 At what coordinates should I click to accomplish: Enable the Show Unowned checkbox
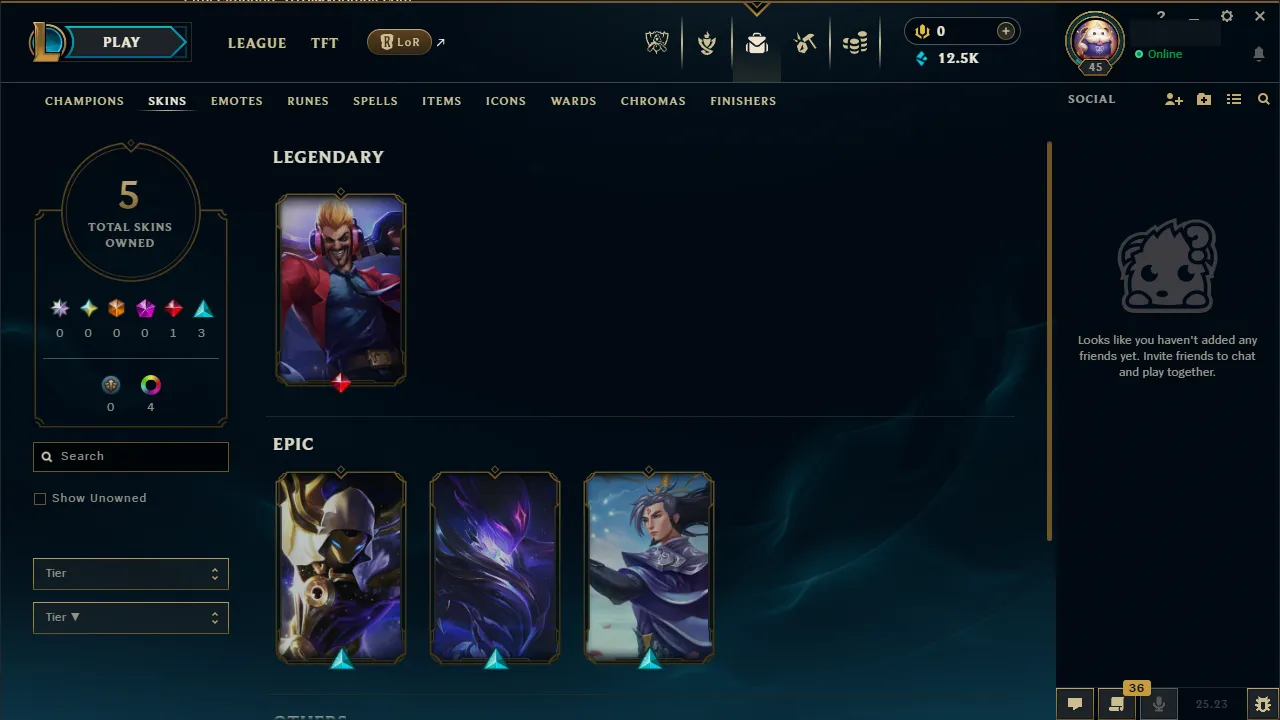click(x=40, y=498)
